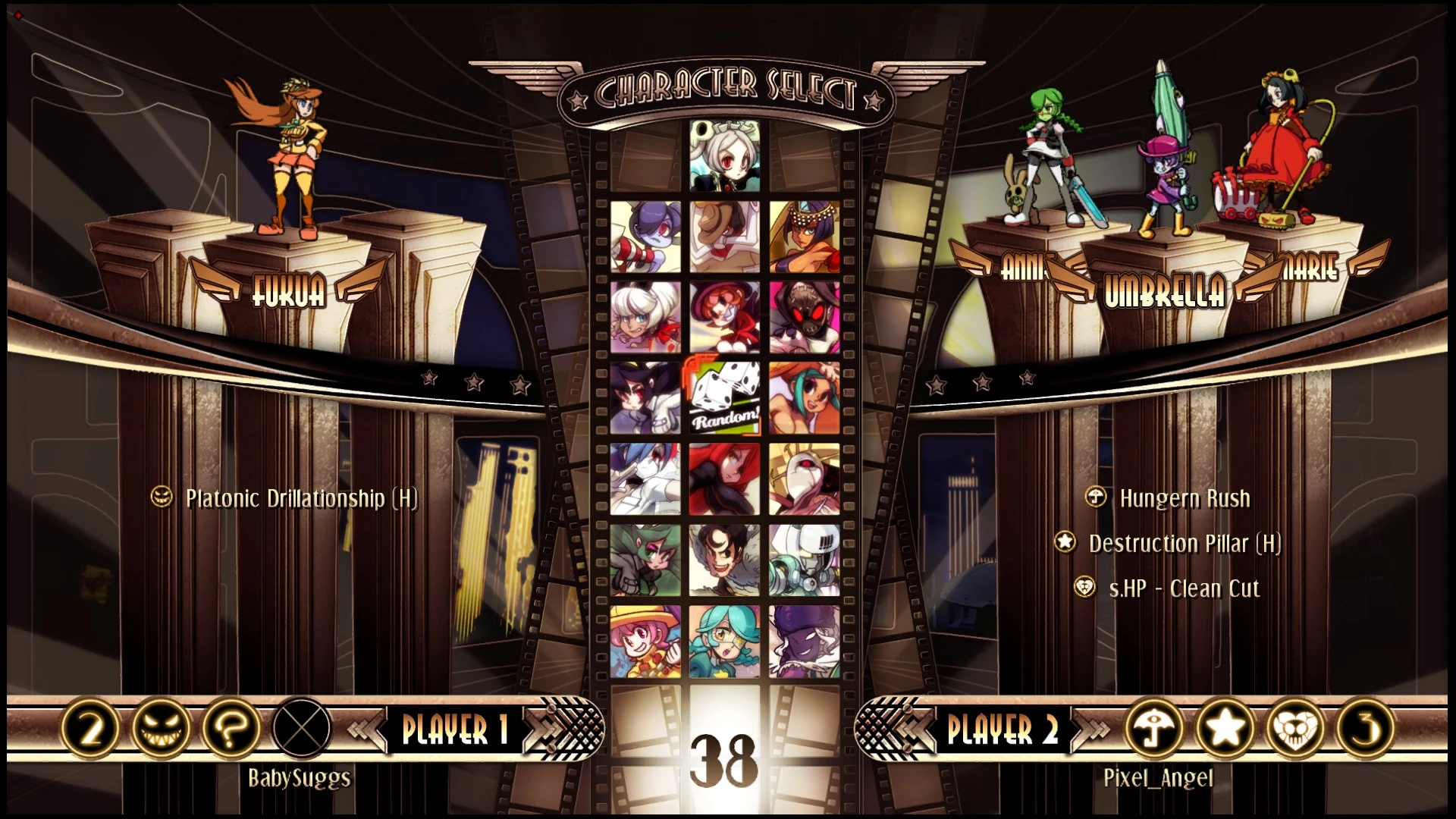Pick Parasoul's portrait from the character grid

(x=722, y=478)
